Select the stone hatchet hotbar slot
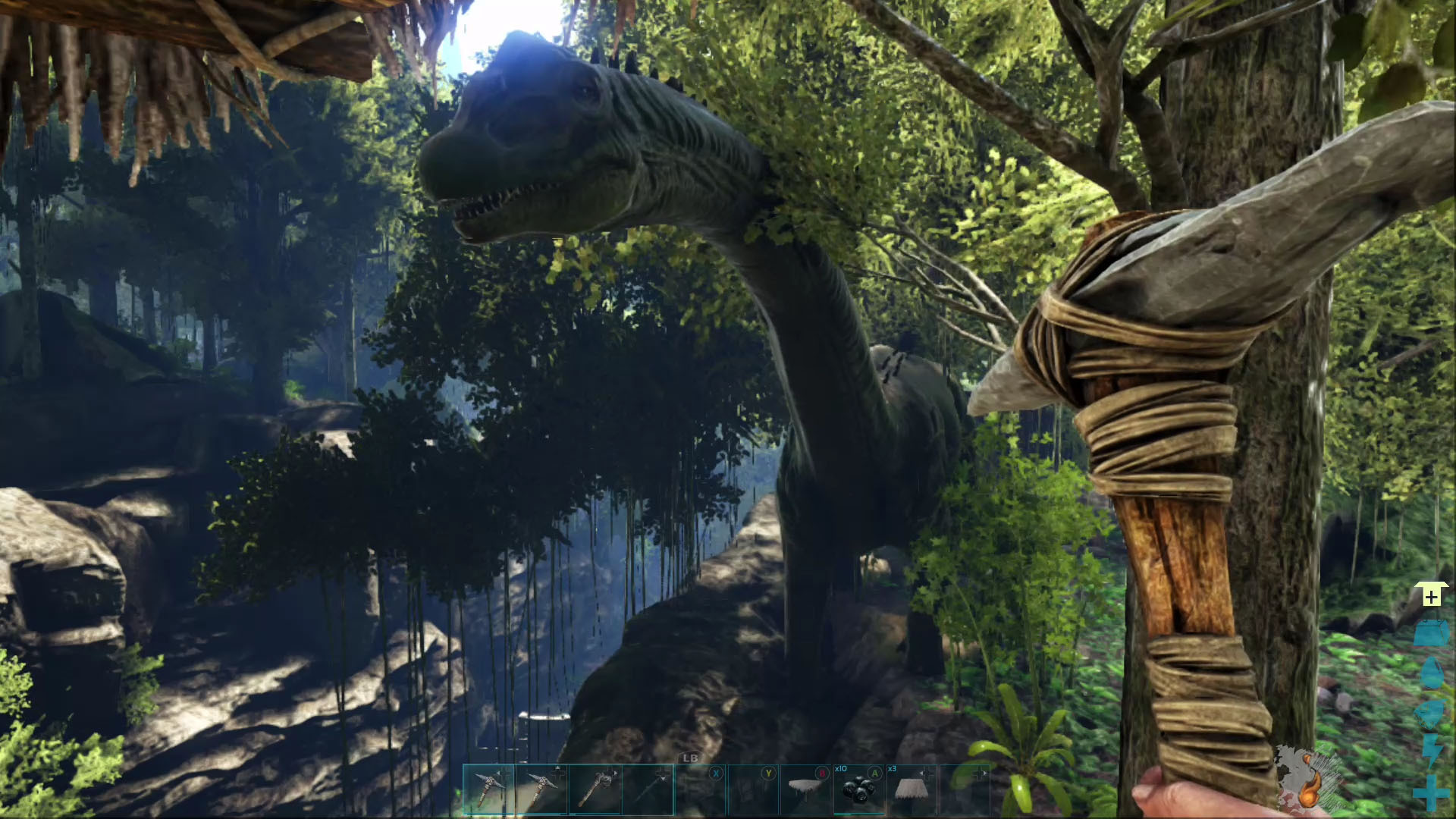The width and height of the screenshot is (1456, 819). tap(594, 789)
